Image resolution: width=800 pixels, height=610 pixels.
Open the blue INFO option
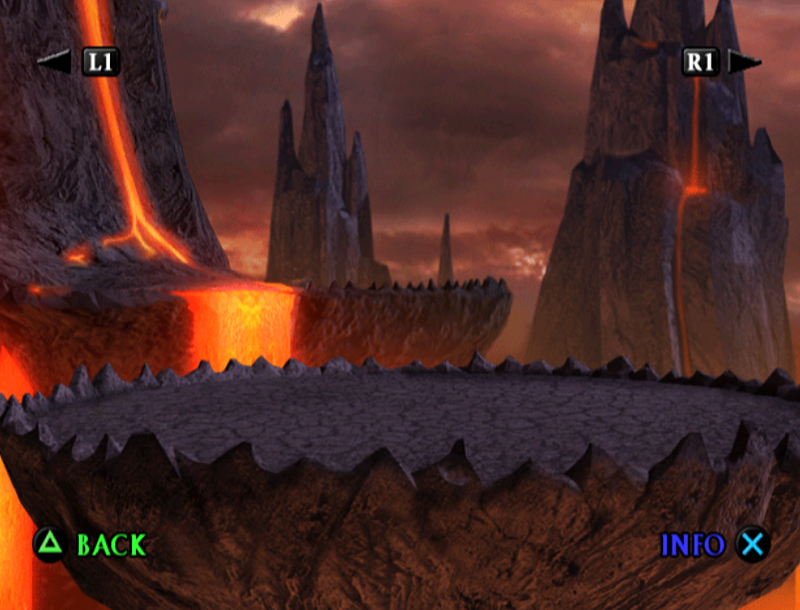[692, 545]
